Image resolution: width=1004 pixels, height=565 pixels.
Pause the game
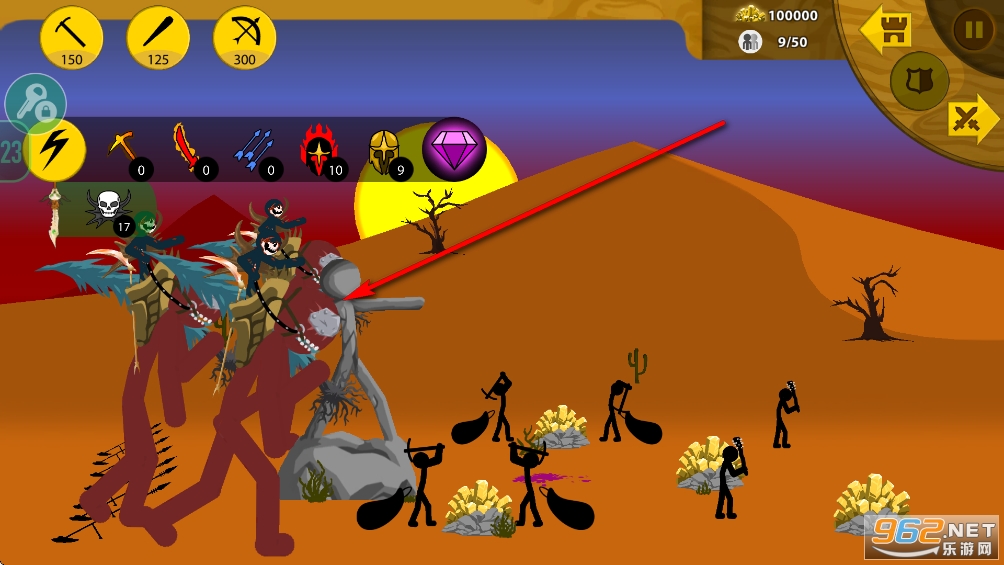972,29
